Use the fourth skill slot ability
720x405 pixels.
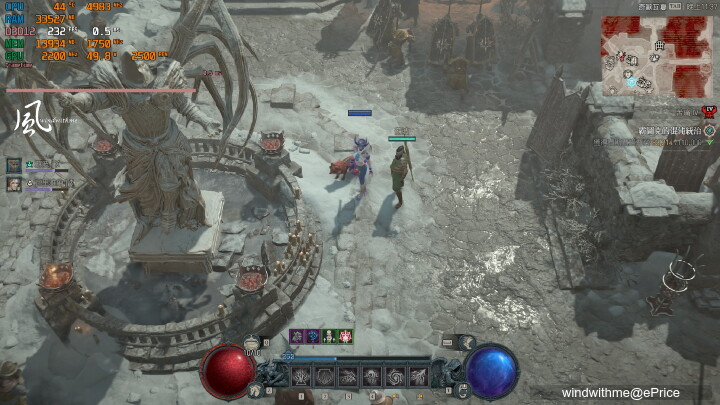coord(371,377)
